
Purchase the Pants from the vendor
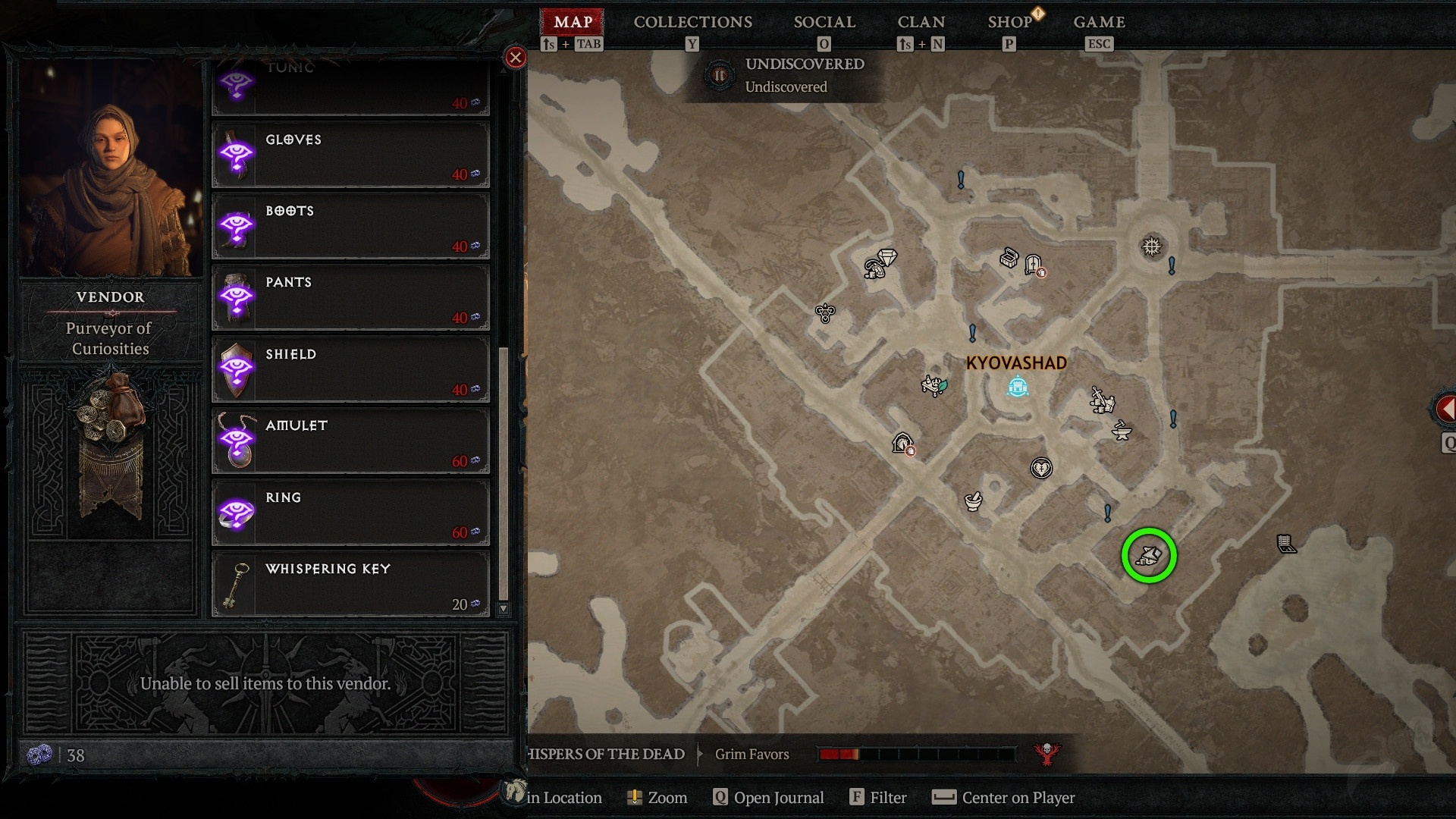[350, 297]
